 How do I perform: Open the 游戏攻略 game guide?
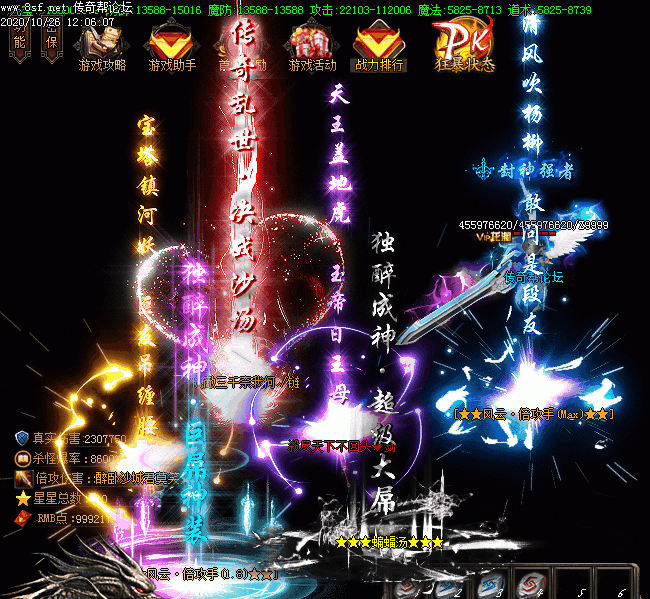coord(102,46)
